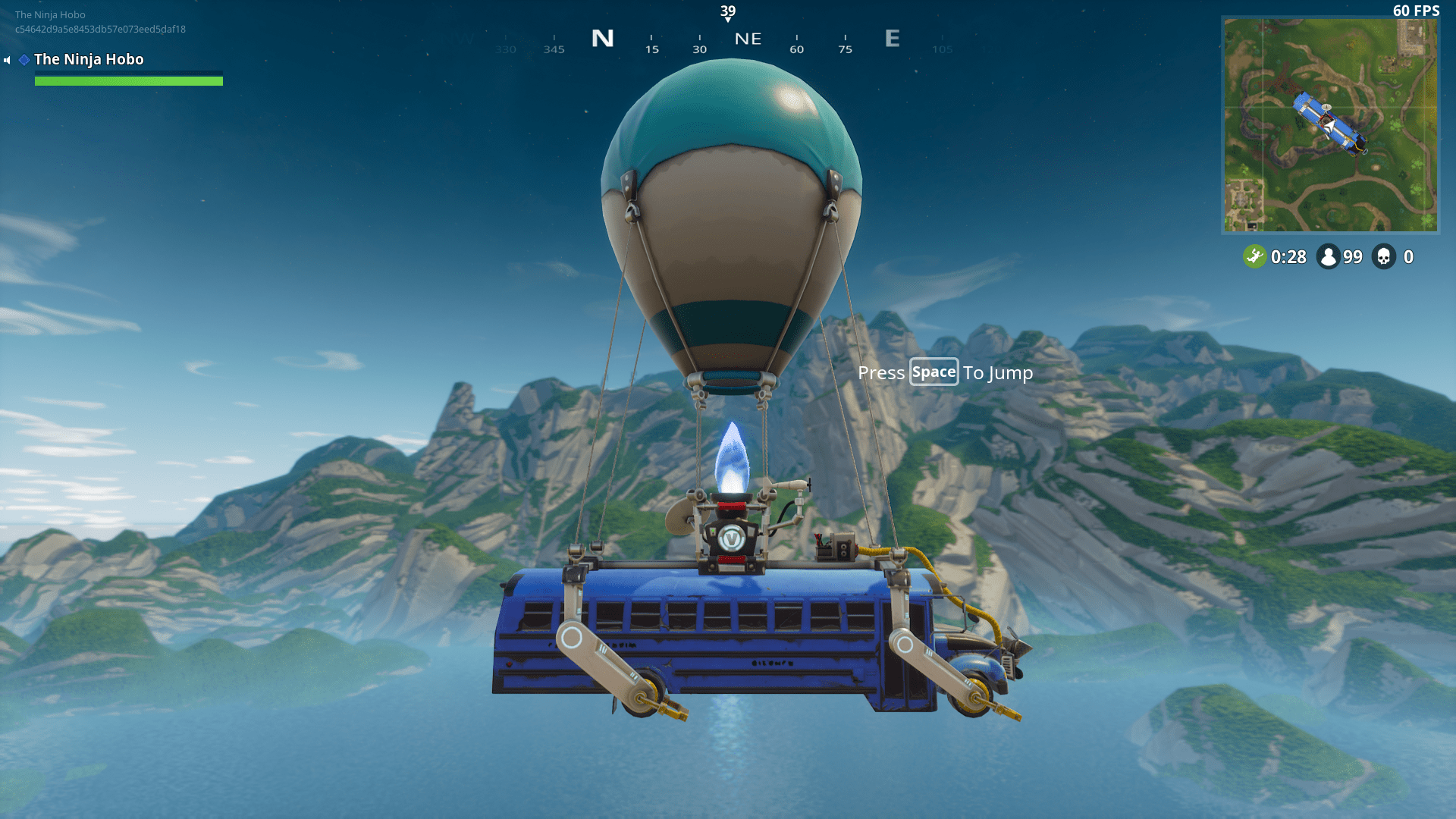Click the N marker on the compass

click(603, 39)
